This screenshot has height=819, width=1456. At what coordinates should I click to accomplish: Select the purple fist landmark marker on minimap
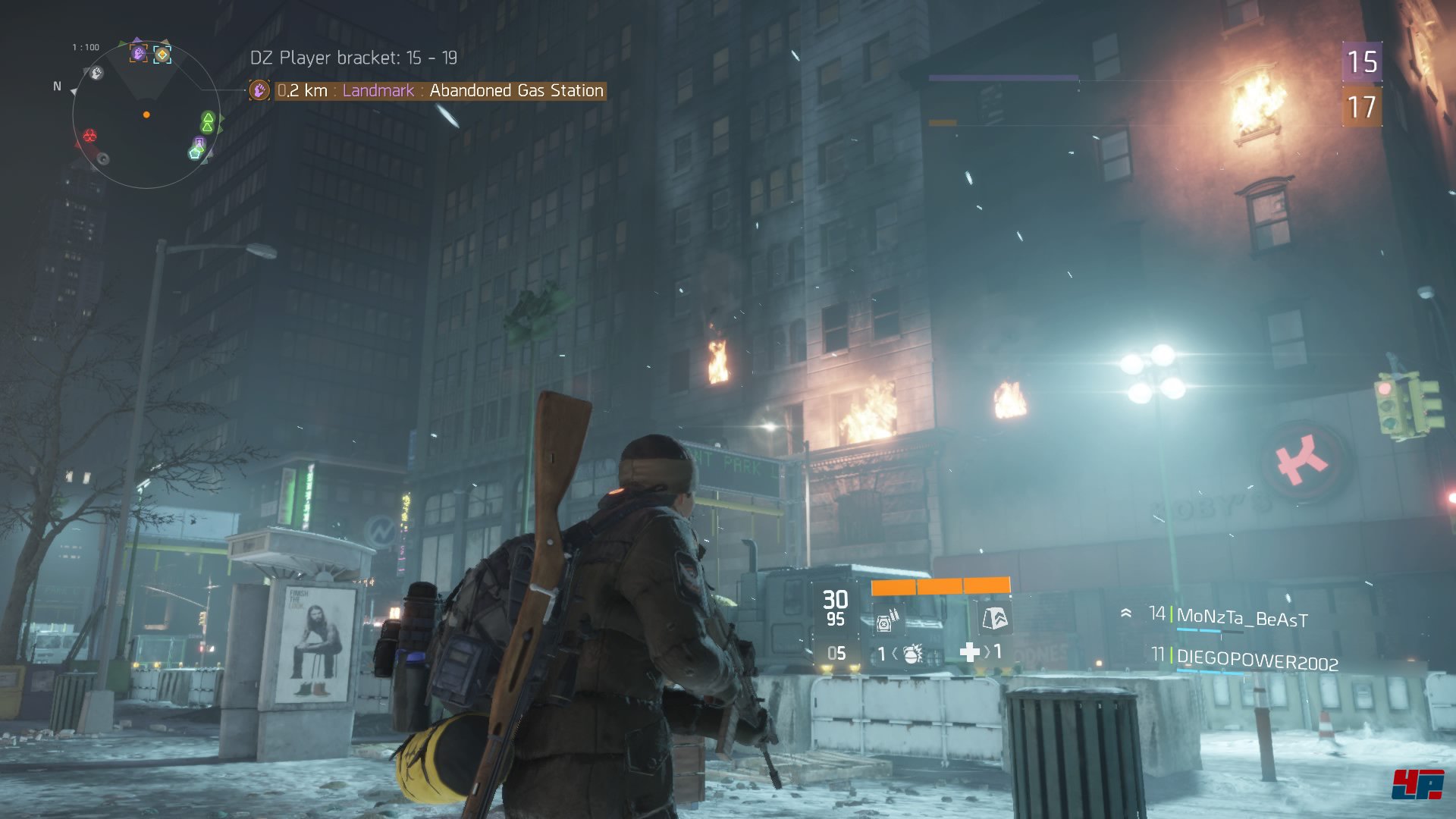pos(138,53)
